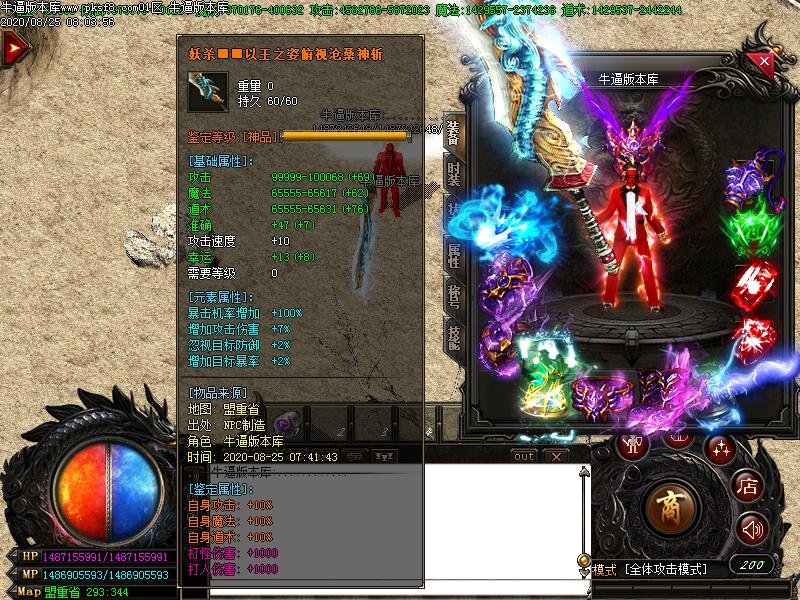Toggle the sound speaker button

click(751, 528)
